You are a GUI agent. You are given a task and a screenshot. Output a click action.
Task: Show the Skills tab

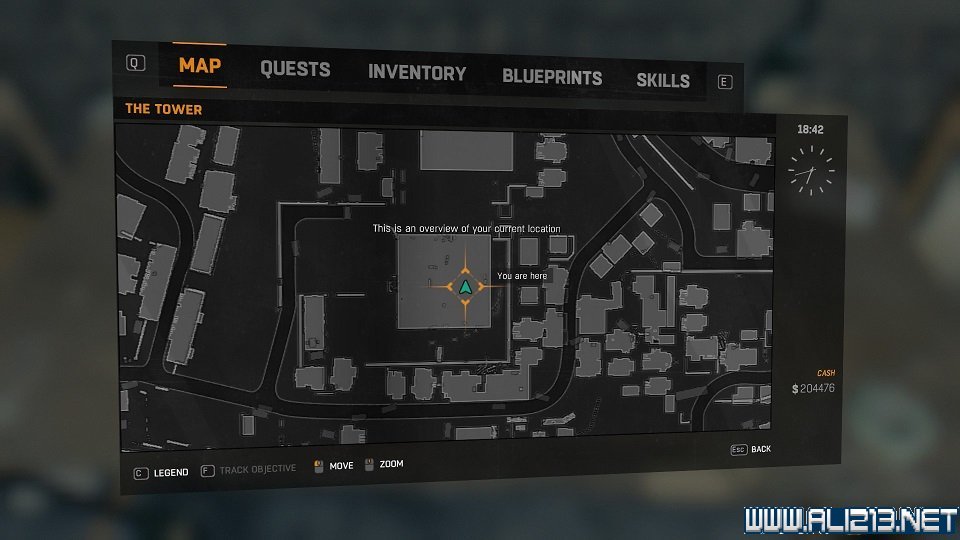663,80
